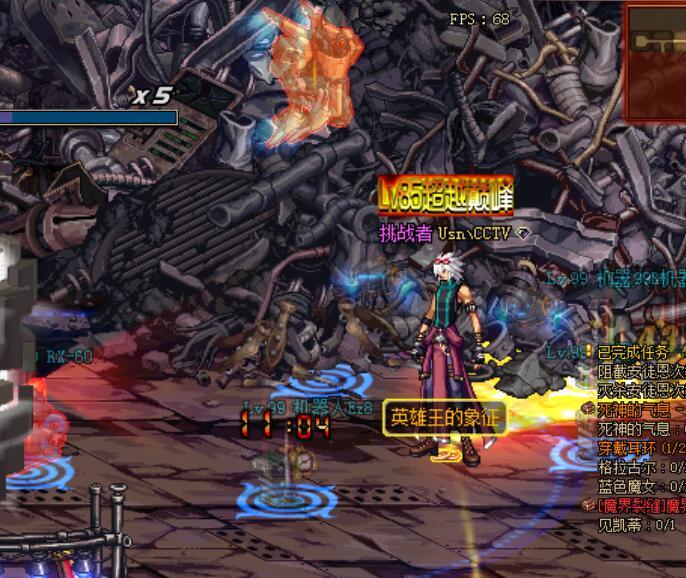Open the 已完成任务 completed quests header
The height and width of the screenshot is (578, 686).
click(x=634, y=353)
